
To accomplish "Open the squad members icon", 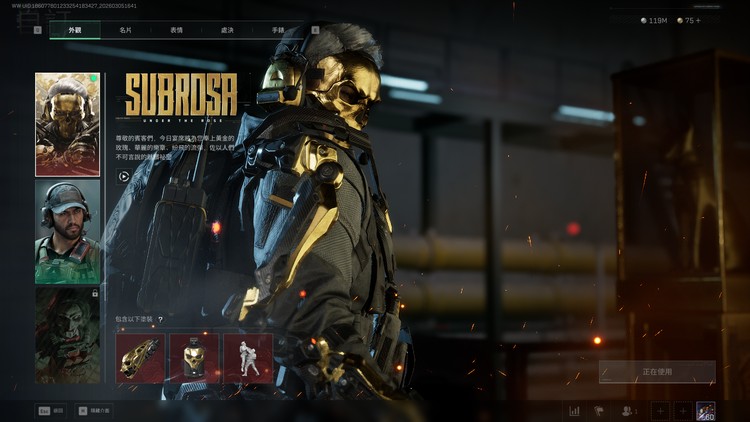I will [x=629, y=410].
